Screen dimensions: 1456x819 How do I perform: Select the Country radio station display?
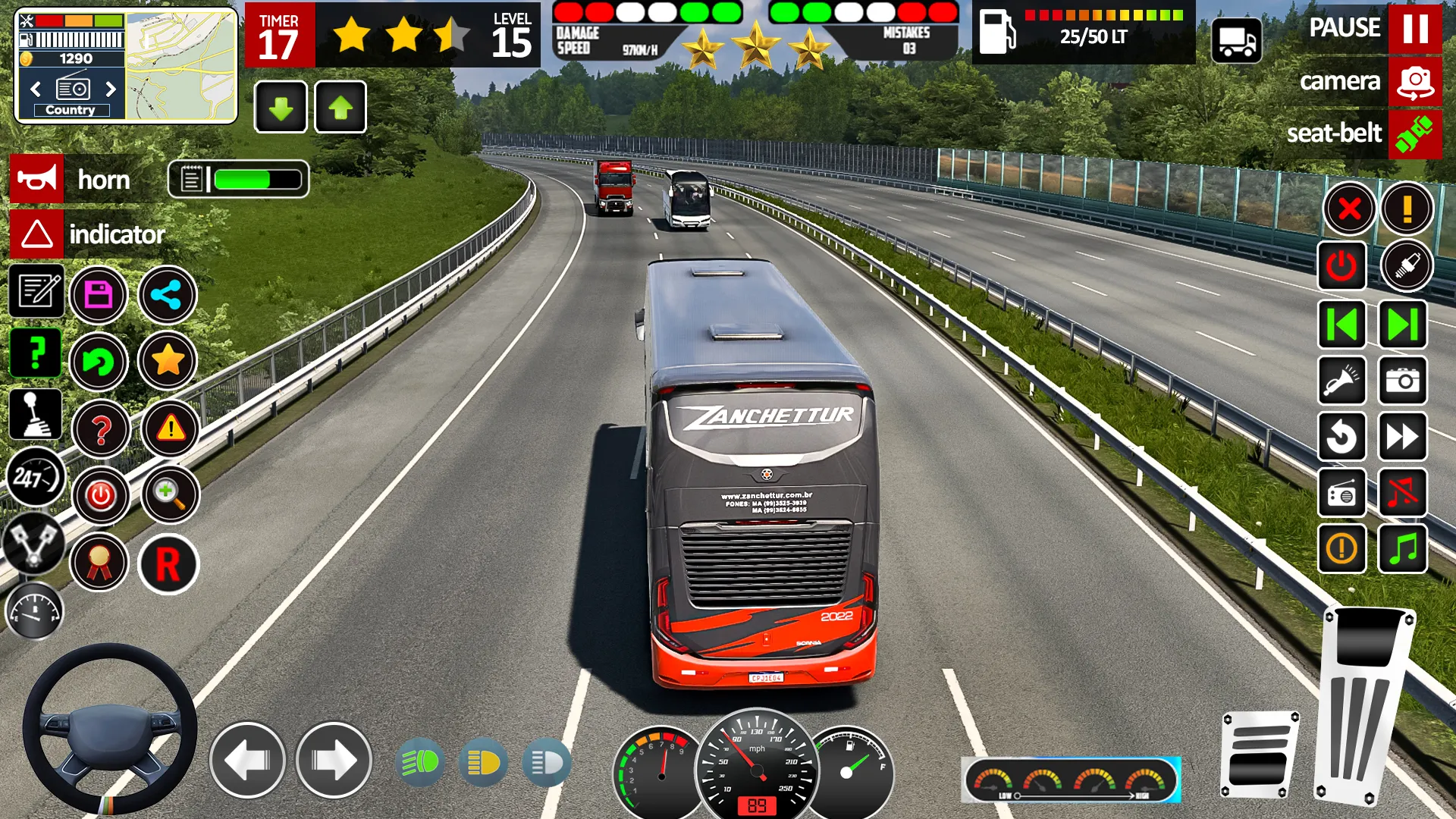click(71, 109)
